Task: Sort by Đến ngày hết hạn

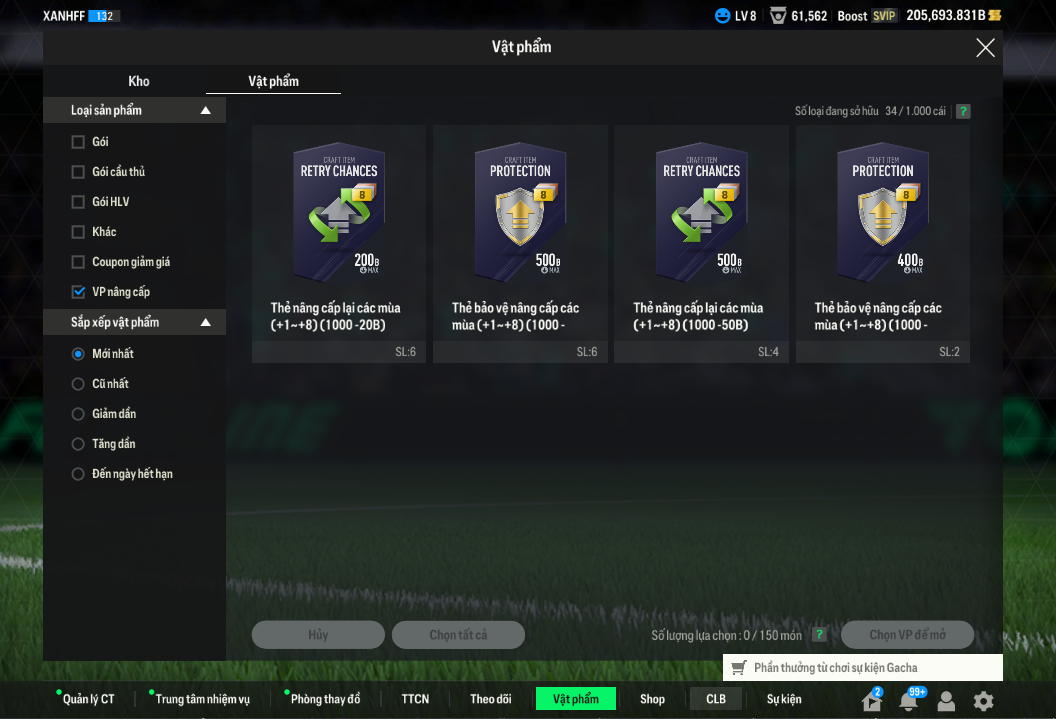Action: point(78,474)
